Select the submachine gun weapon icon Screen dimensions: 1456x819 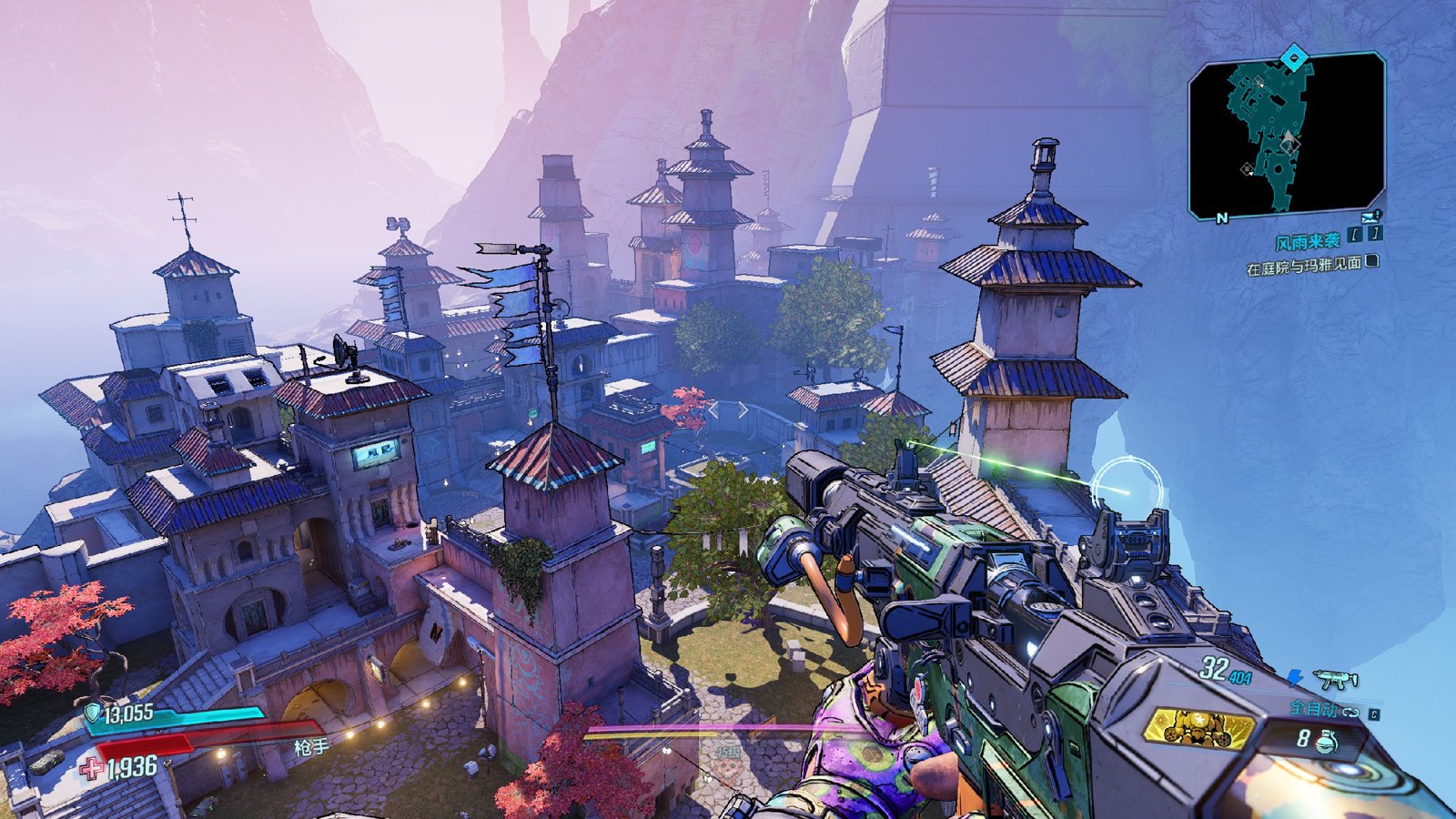pos(1335,680)
